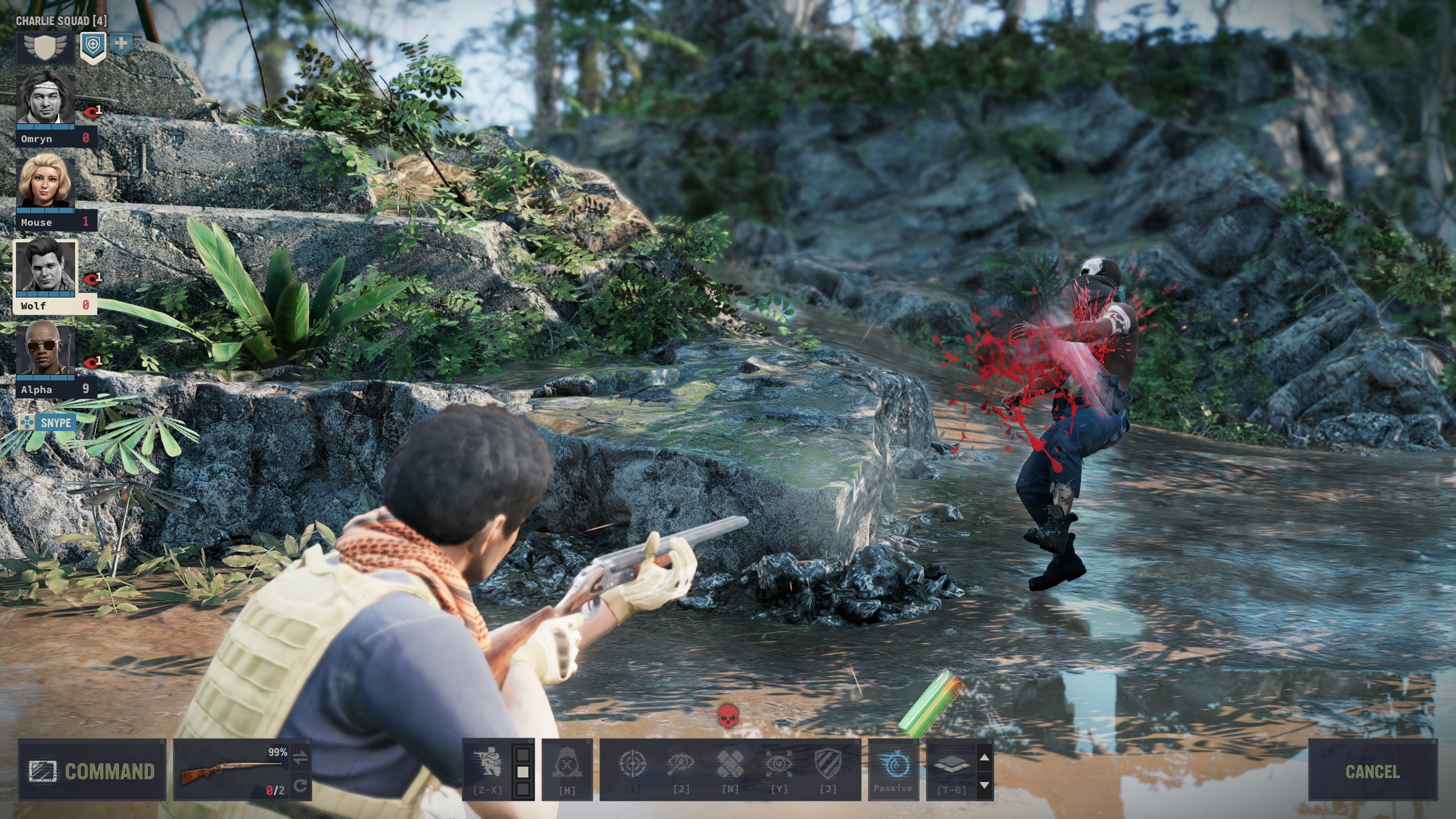This screenshot has height=819, width=1456.
Task: Toggle the hooded figure hide ability
Action: click(566, 765)
